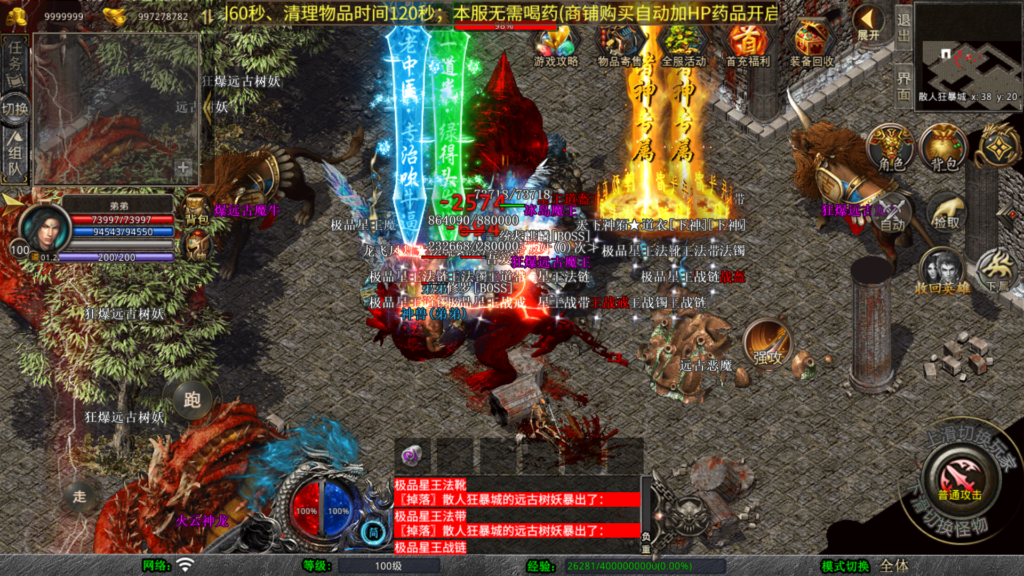Select the 跑 run button
Image resolution: width=1024 pixels, height=576 pixels.
click(192, 400)
